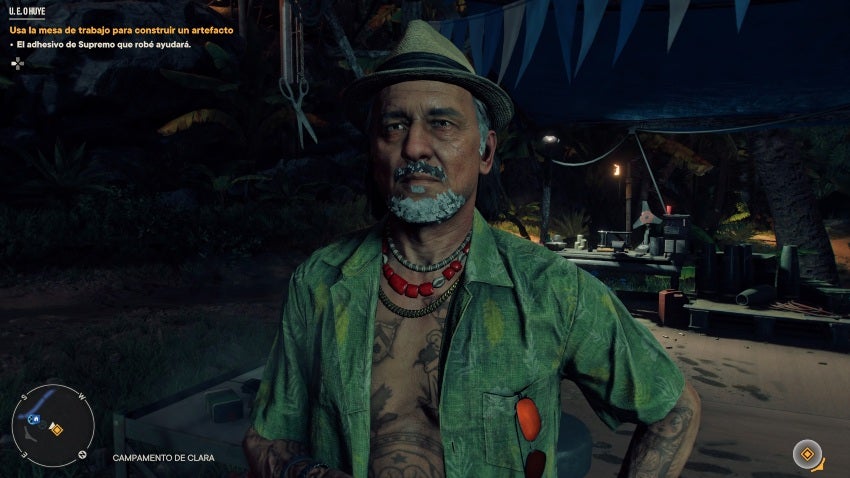Select the yellow diamond marker on minimap

tap(57, 430)
